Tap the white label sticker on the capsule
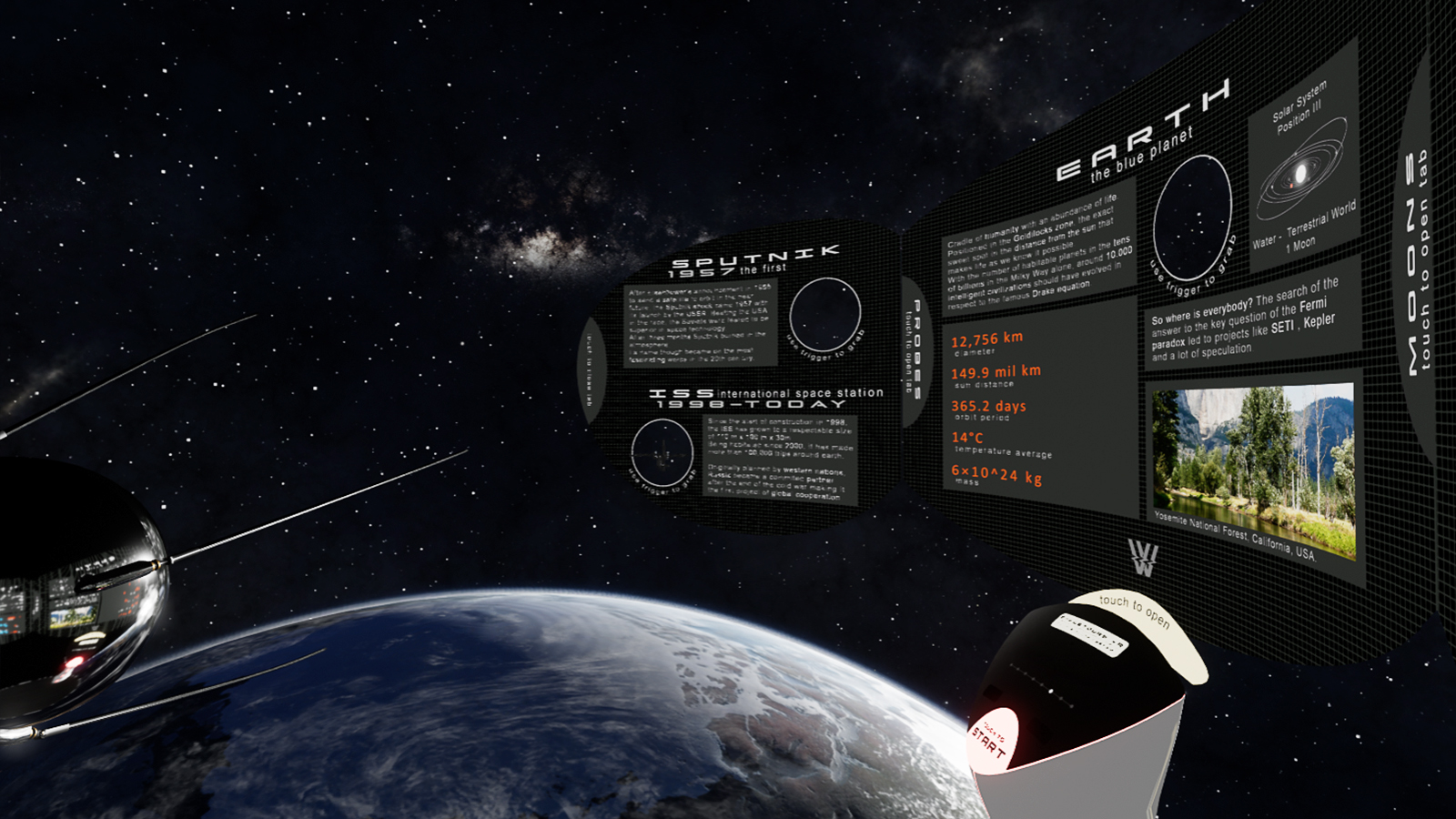Viewport: 1456px width, 819px height. pos(1091,632)
